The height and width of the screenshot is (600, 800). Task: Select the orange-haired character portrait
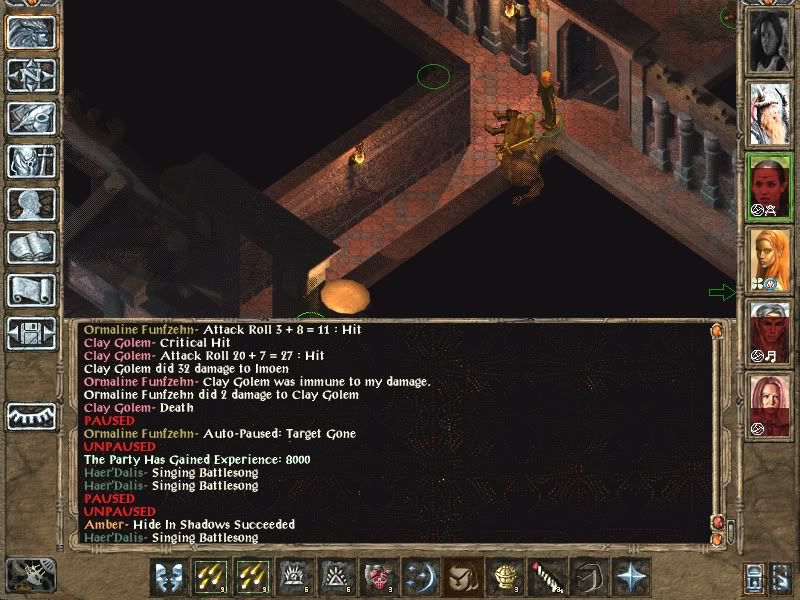click(768, 258)
